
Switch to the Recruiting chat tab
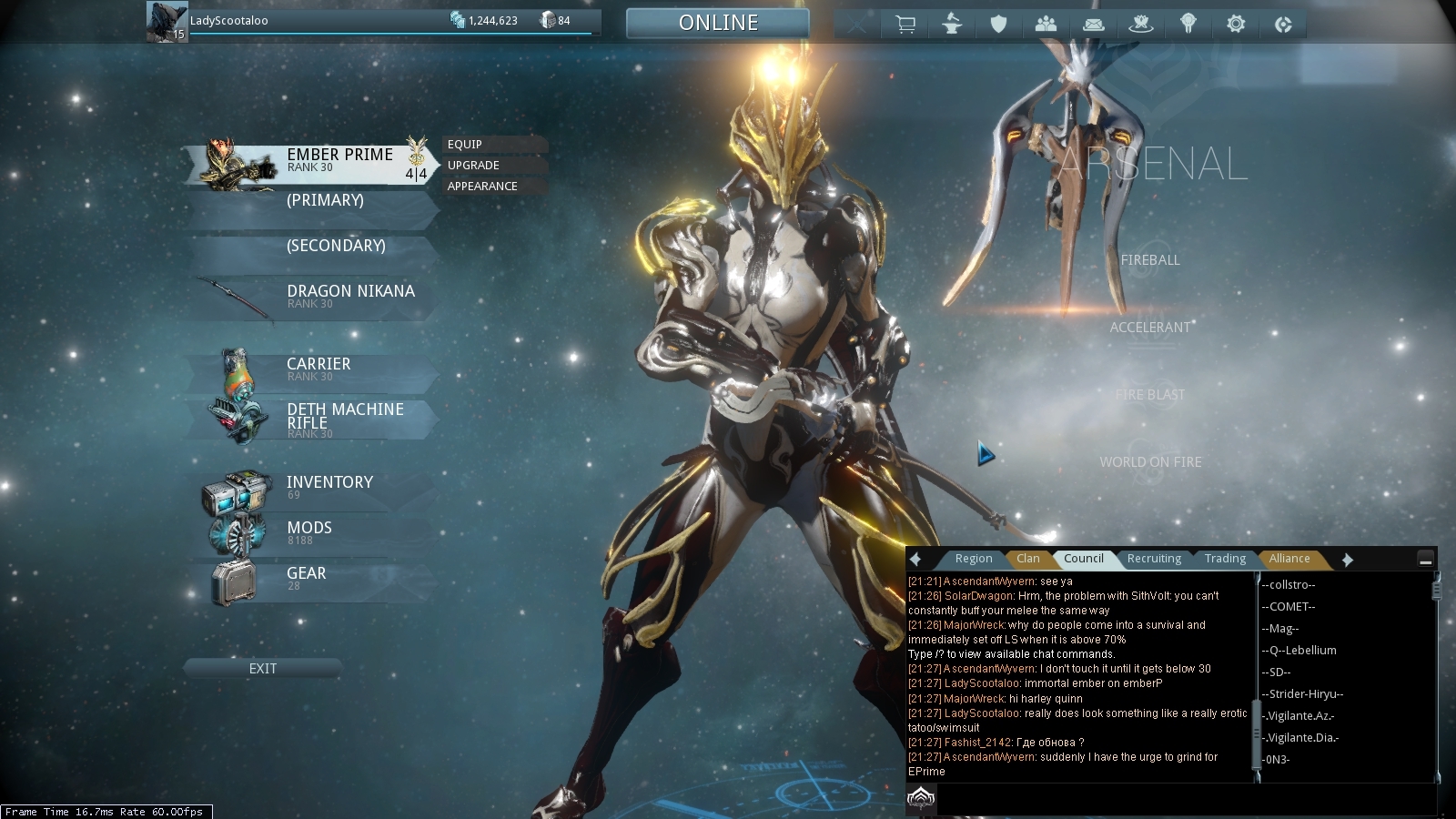tap(1154, 559)
